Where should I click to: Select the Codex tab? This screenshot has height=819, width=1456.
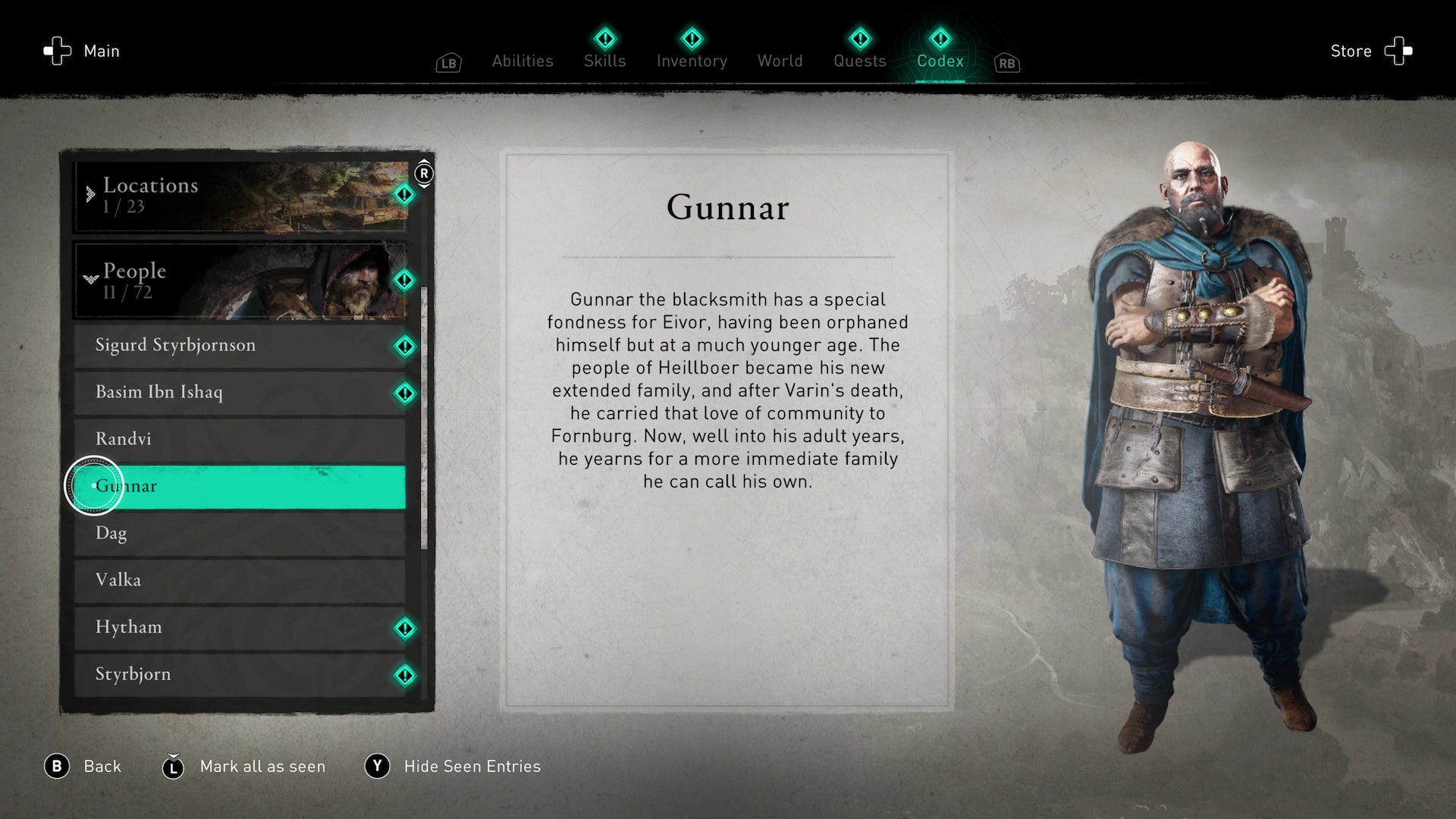pyautogui.click(x=940, y=61)
